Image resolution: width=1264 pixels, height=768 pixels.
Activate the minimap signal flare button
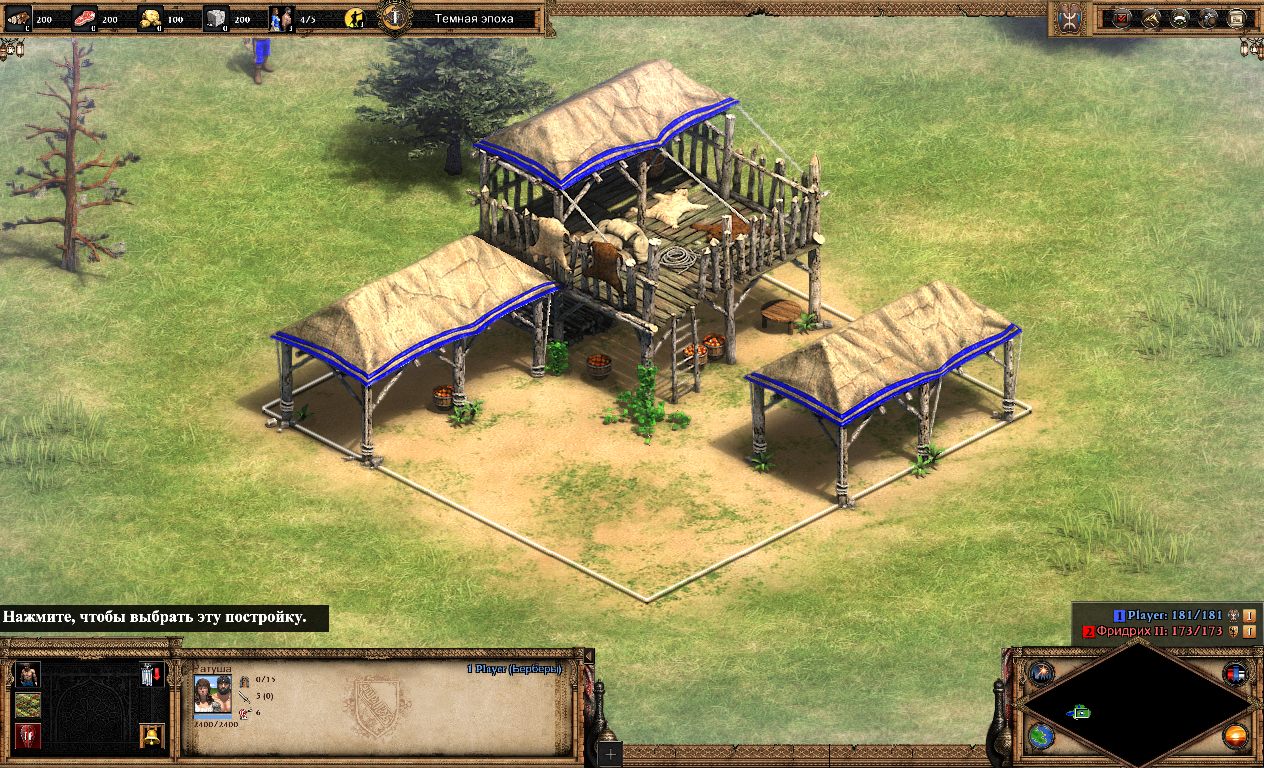click(1041, 672)
